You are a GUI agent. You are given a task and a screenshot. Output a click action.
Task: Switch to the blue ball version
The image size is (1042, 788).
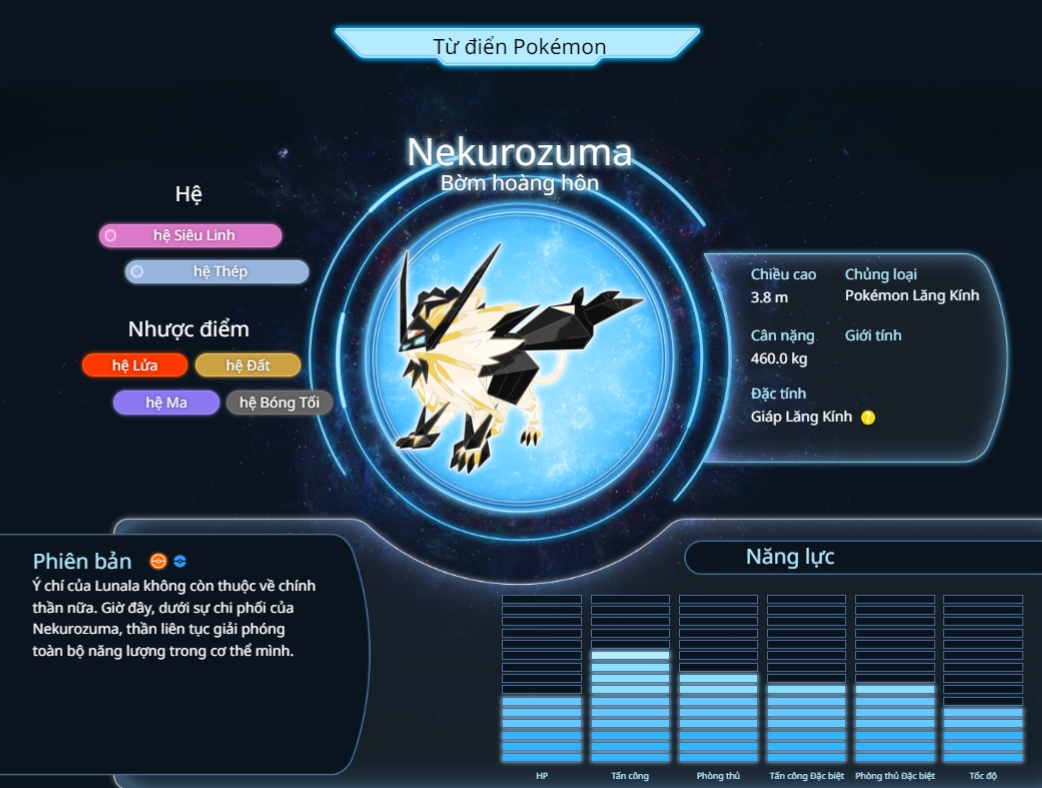click(x=180, y=561)
